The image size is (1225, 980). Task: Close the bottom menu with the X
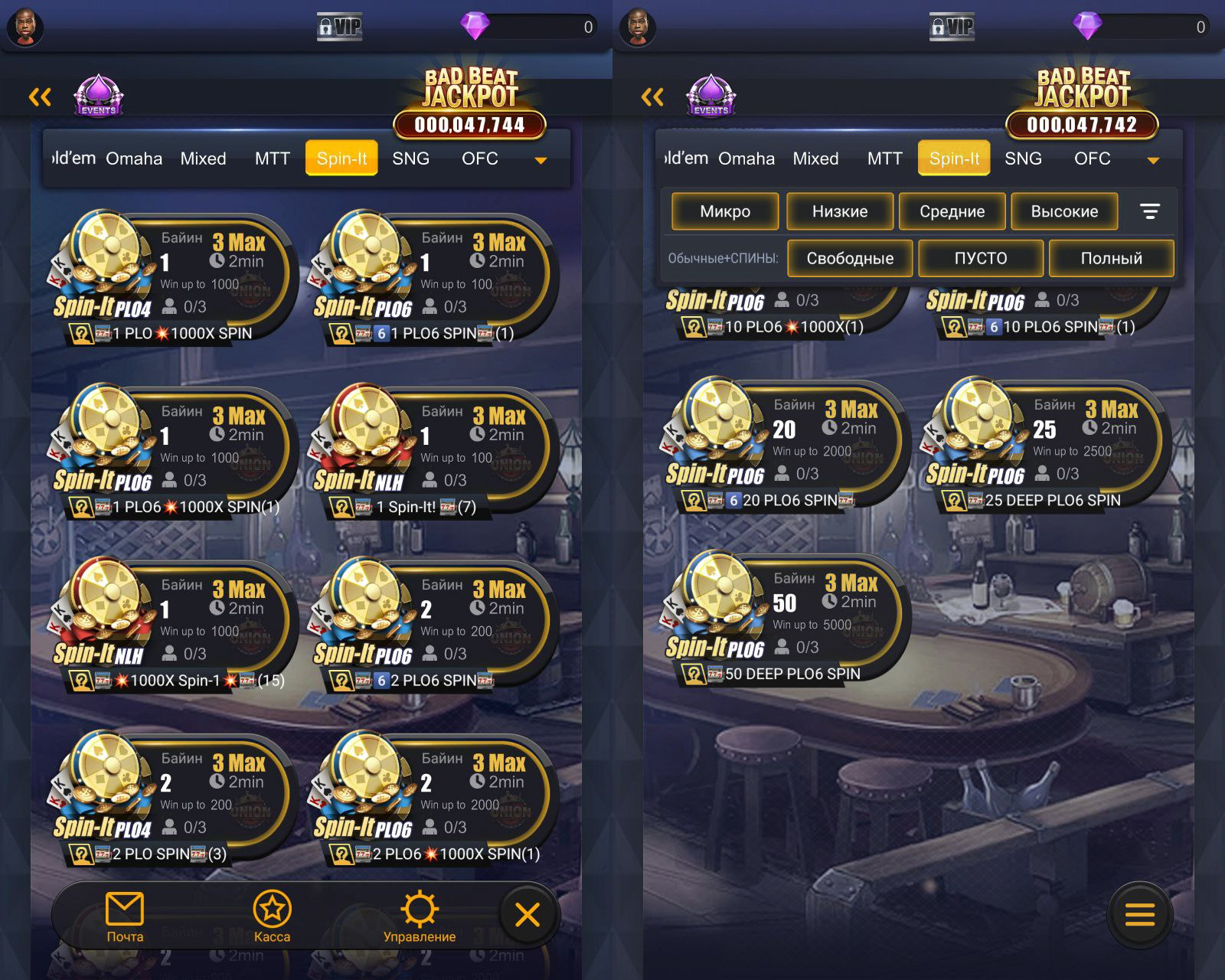[x=528, y=914]
